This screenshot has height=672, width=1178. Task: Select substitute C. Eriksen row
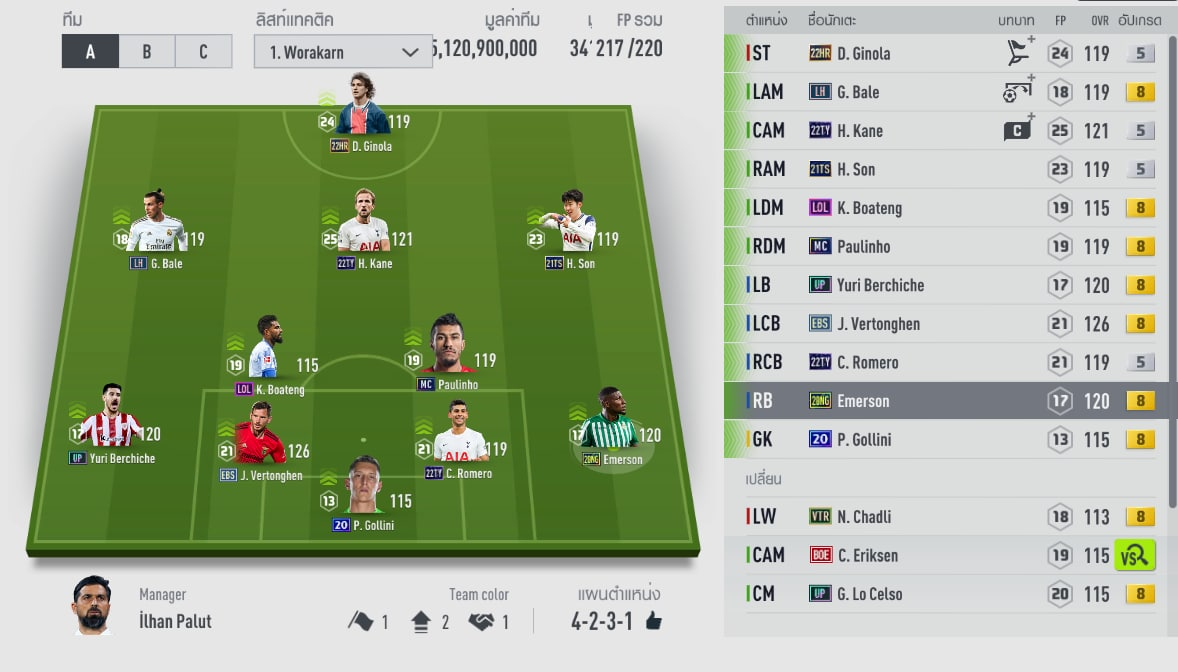[x=940, y=555]
